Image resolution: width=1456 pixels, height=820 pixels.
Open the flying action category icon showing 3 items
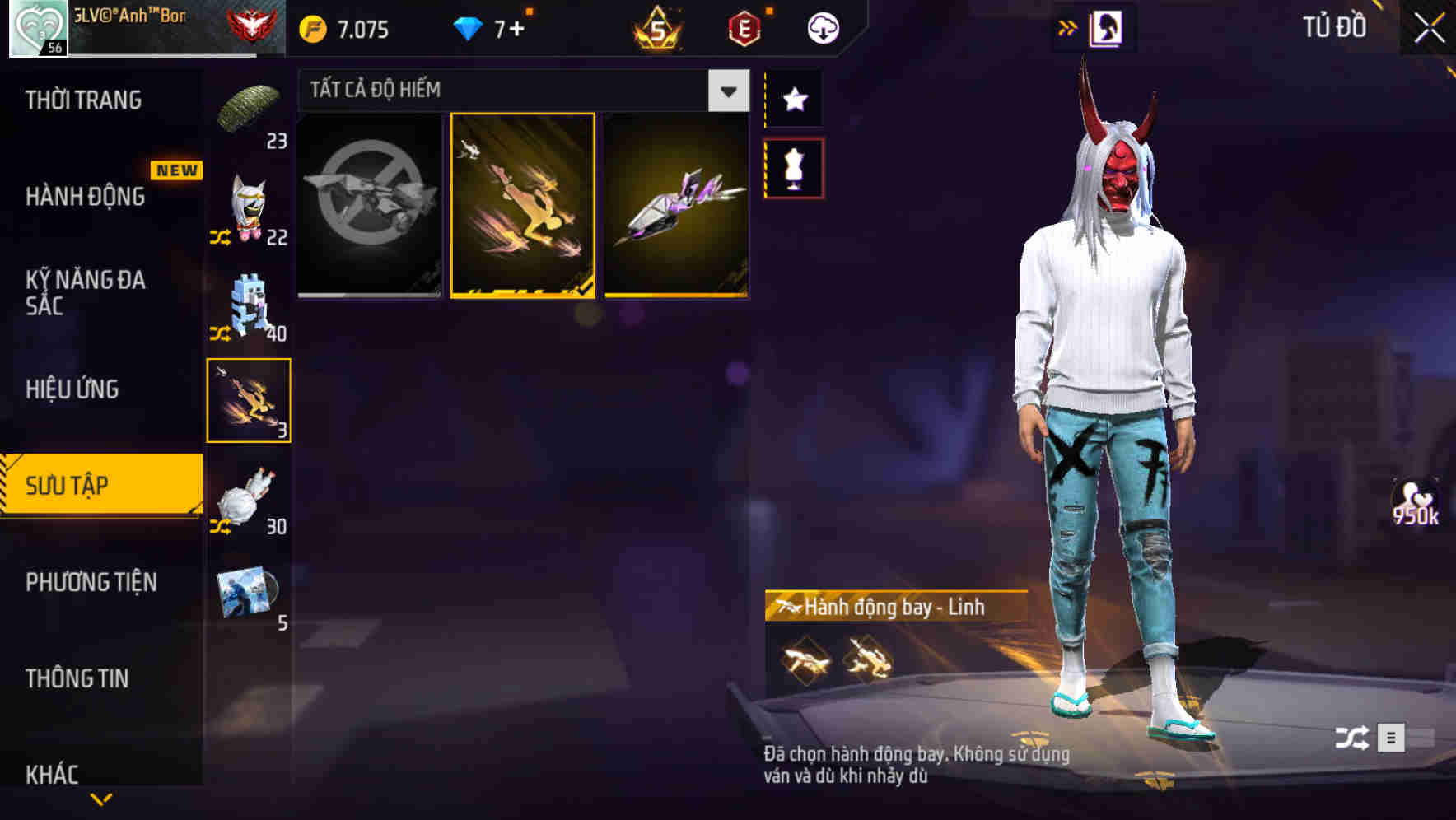[249, 398]
